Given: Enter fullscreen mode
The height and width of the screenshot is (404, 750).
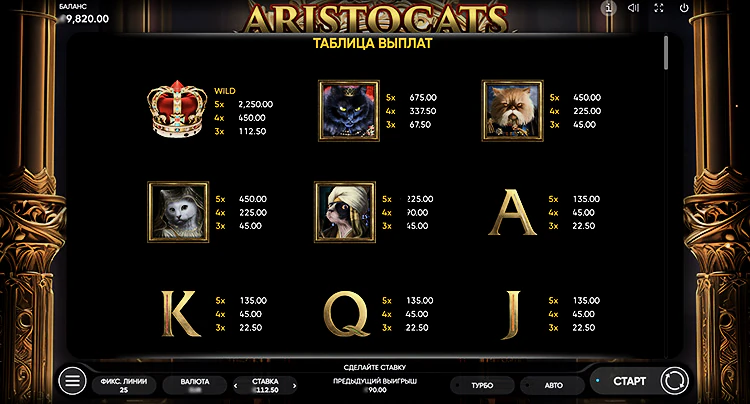Looking at the screenshot, I should 659,8.
